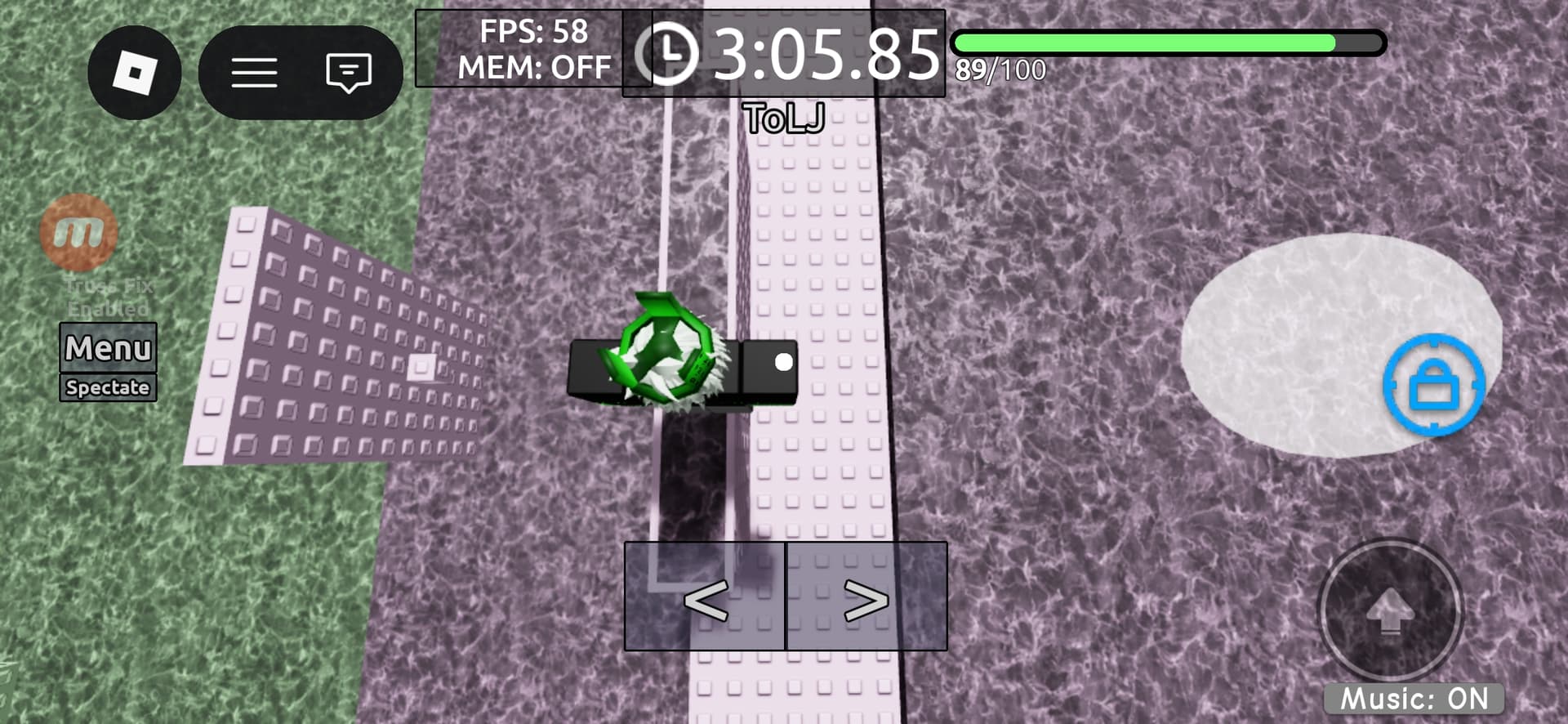The height and width of the screenshot is (724, 1568).
Task: Open the hamburger list menu
Action: click(254, 73)
